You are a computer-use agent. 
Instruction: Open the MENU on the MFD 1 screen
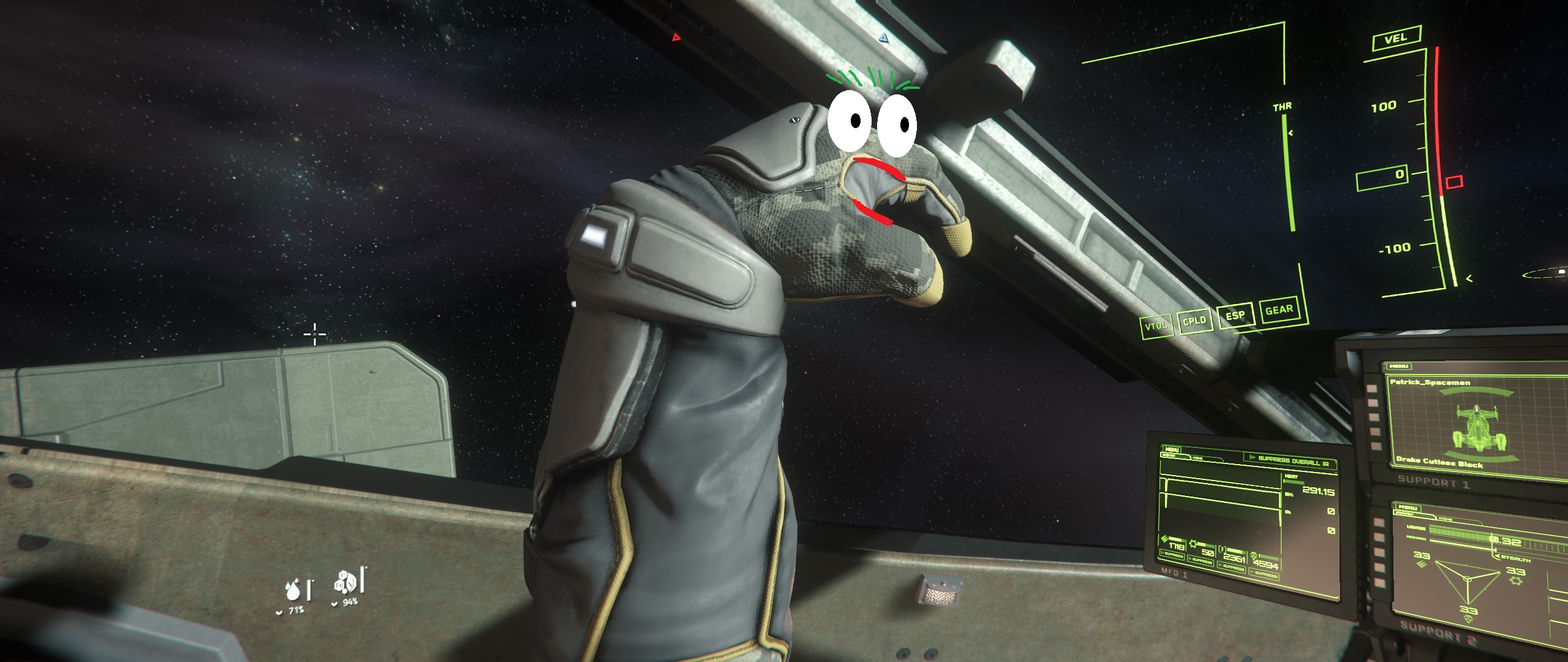tap(1172, 449)
